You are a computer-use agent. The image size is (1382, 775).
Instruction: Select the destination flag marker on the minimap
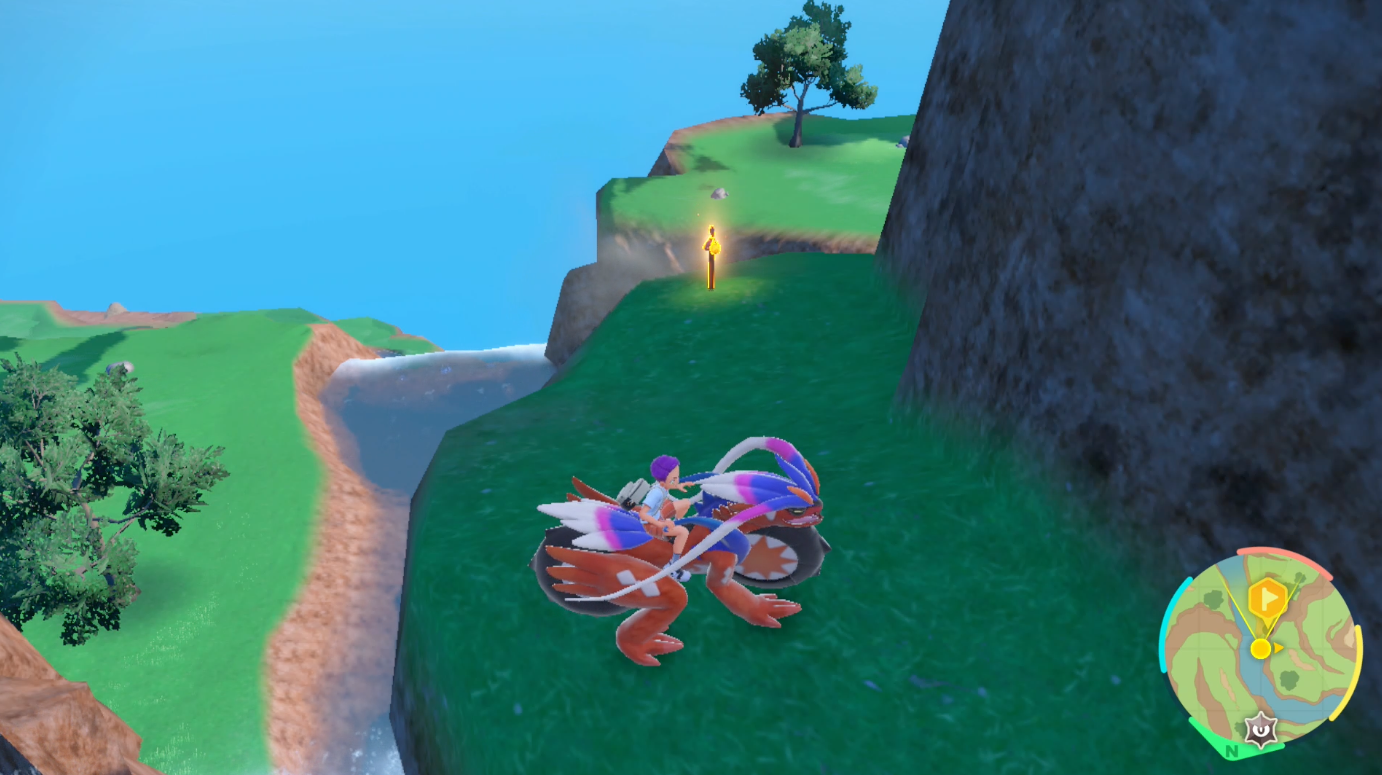[1268, 598]
